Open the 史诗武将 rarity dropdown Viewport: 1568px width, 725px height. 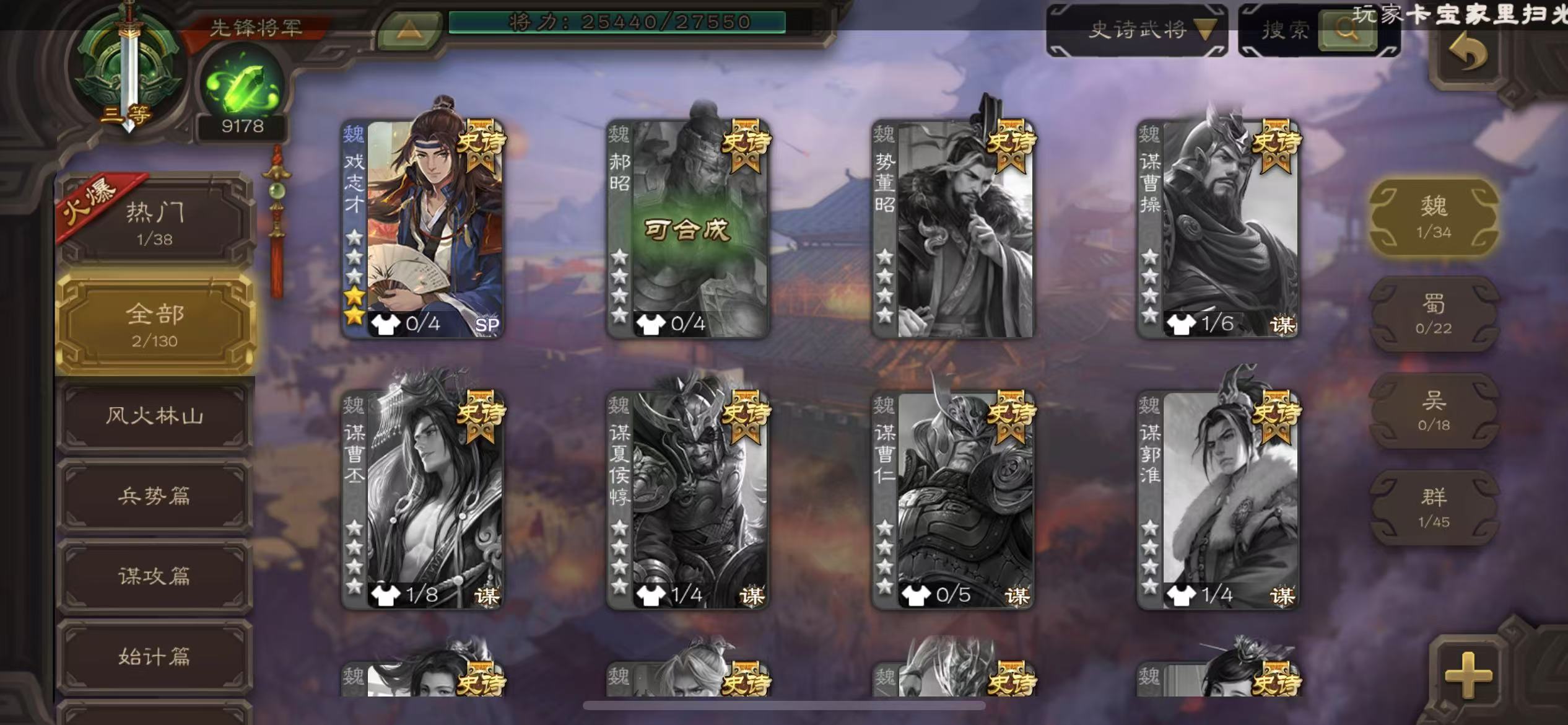pyautogui.click(x=1137, y=30)
